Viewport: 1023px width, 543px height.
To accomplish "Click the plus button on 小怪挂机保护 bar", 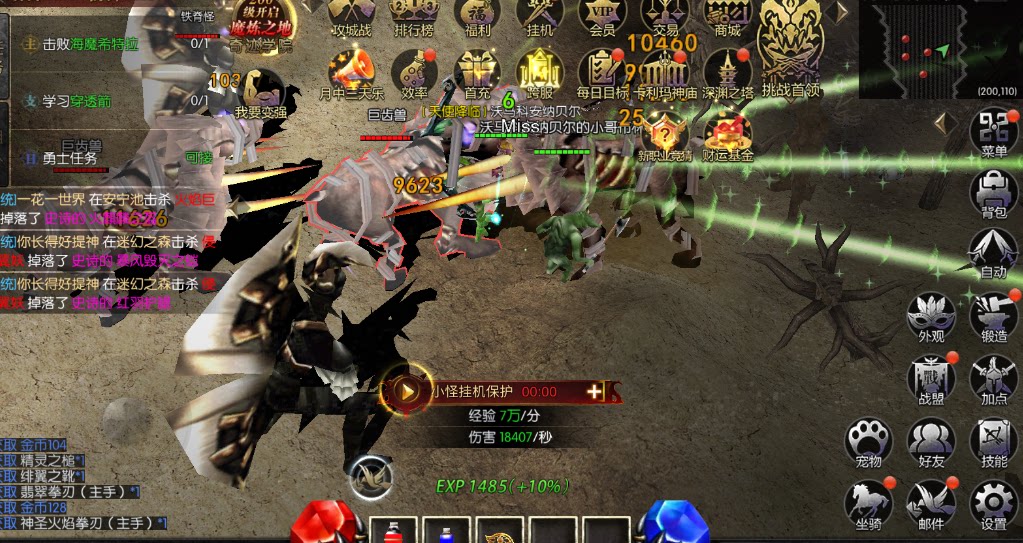I will [x=595, y=391].
